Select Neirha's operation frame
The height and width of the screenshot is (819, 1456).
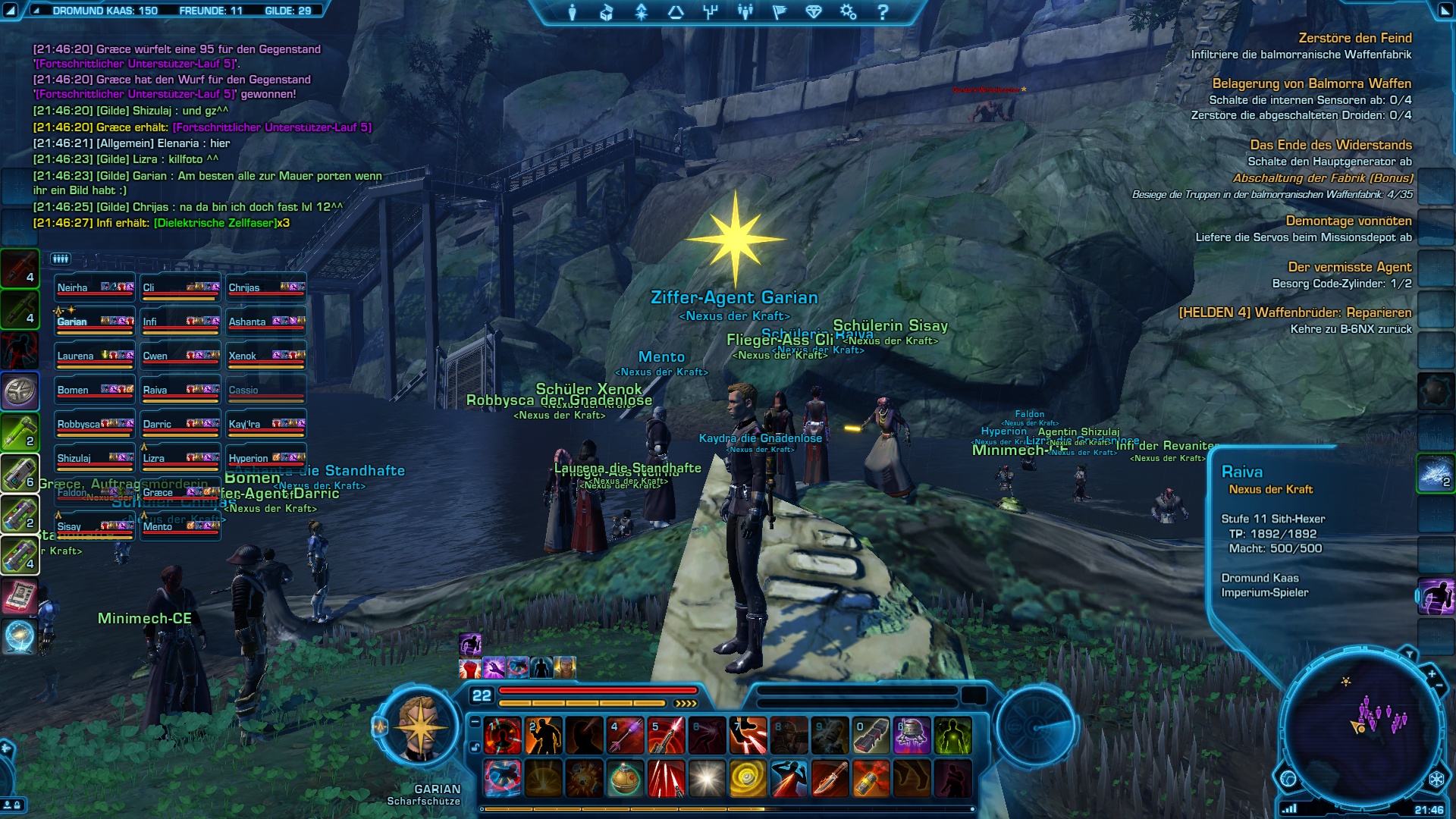(95, 288)
